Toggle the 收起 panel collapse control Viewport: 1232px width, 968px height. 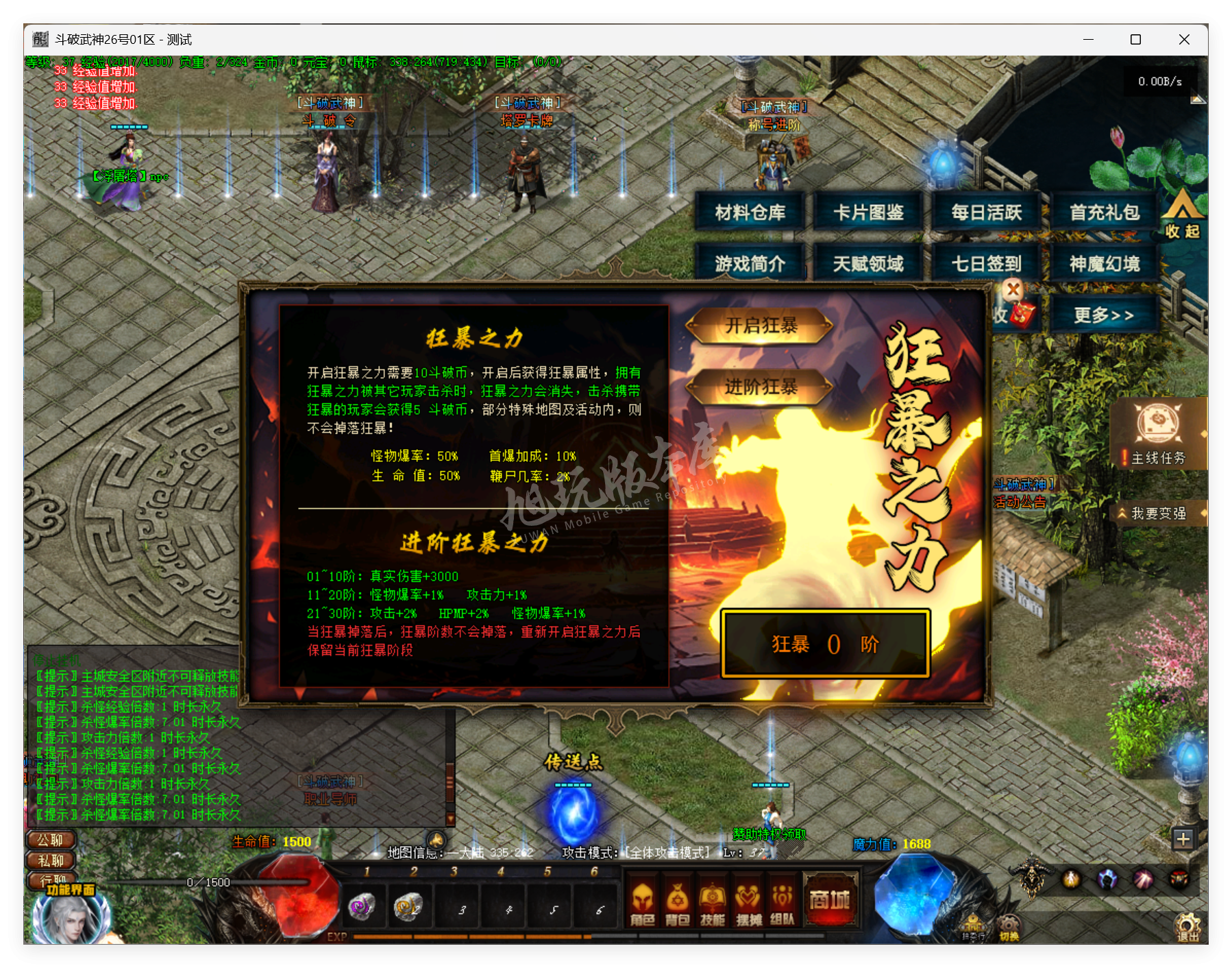1183,219
